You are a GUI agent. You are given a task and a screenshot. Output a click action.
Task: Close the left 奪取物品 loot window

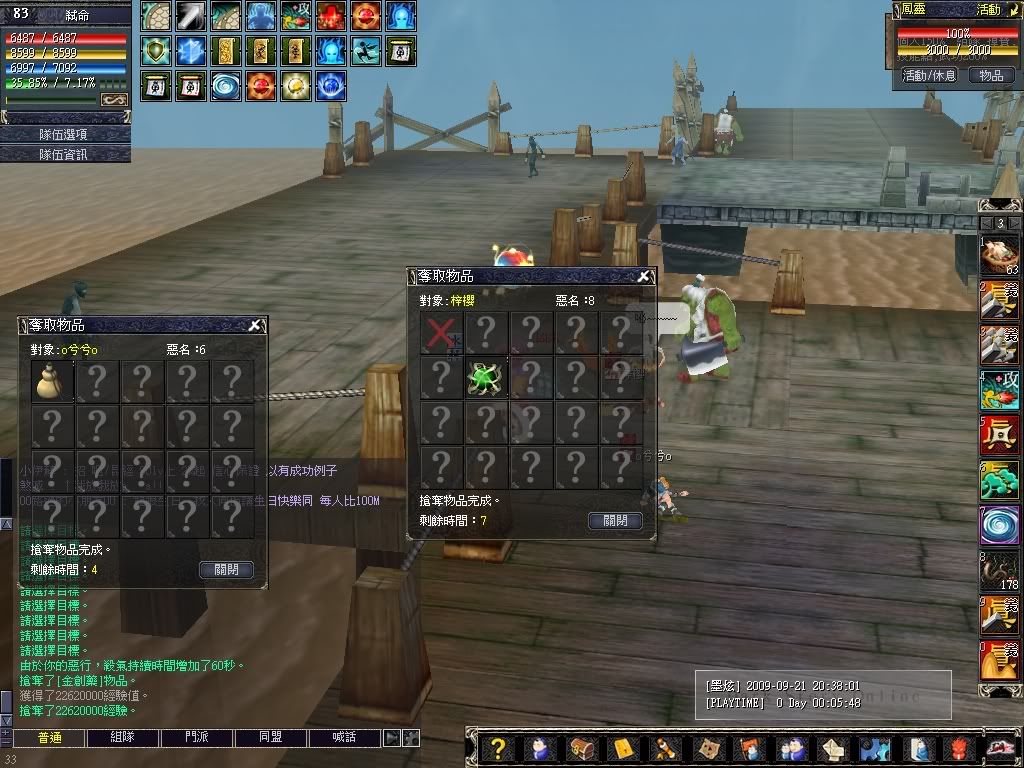pyautogui.click(x=257, y=324)
